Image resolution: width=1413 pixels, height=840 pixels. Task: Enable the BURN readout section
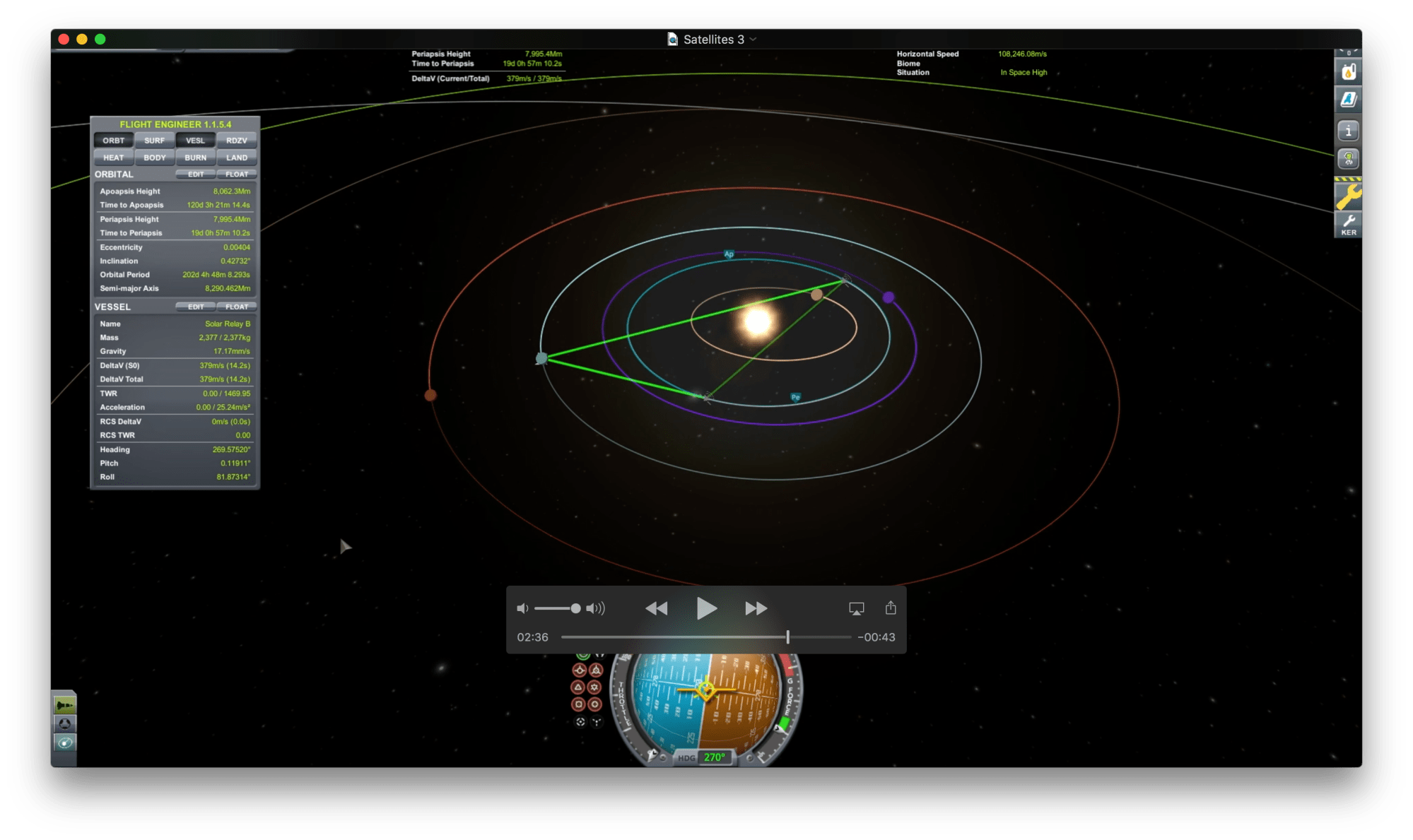tap(195, 158)
